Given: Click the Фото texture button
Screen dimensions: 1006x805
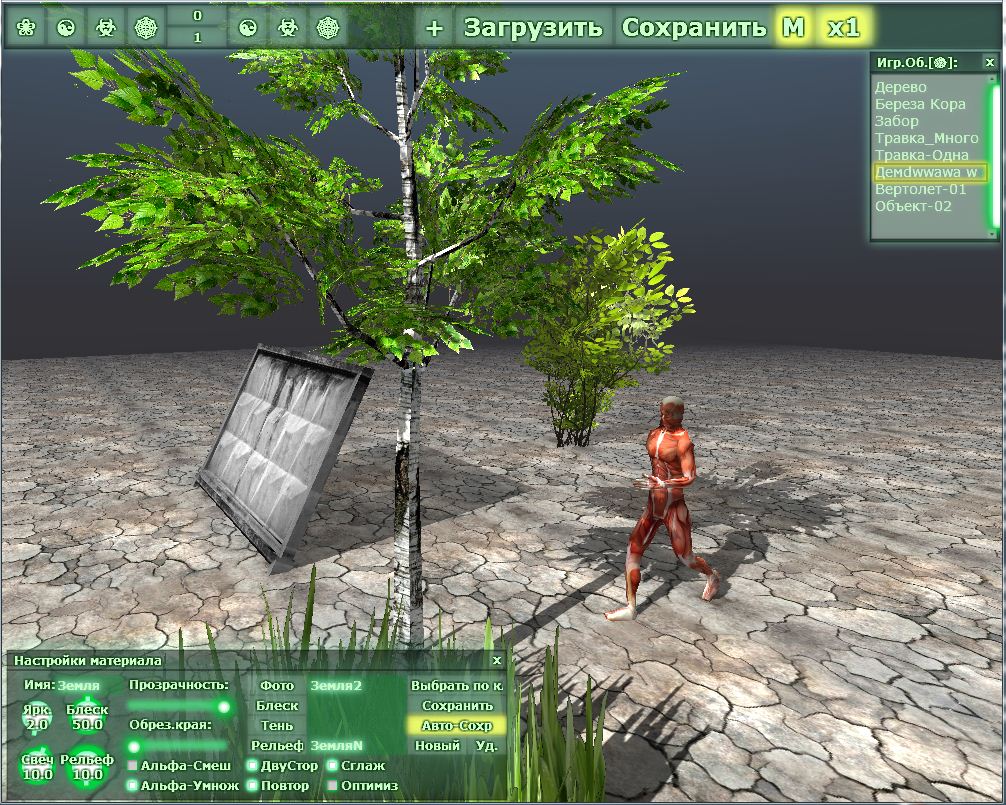Looking at the screenshot, I should (x=277, y=686).
